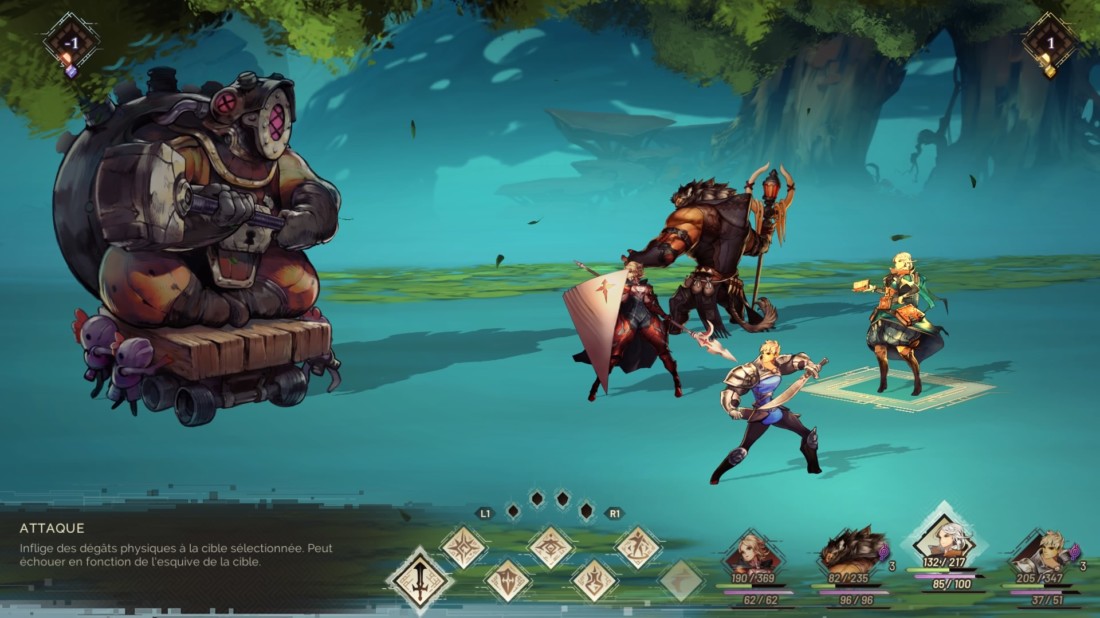Image resolution: width=1100 pixels, height=618 pixels.
Task: Choose the flame-shaped skill icon
Action: tap(594, 580)
